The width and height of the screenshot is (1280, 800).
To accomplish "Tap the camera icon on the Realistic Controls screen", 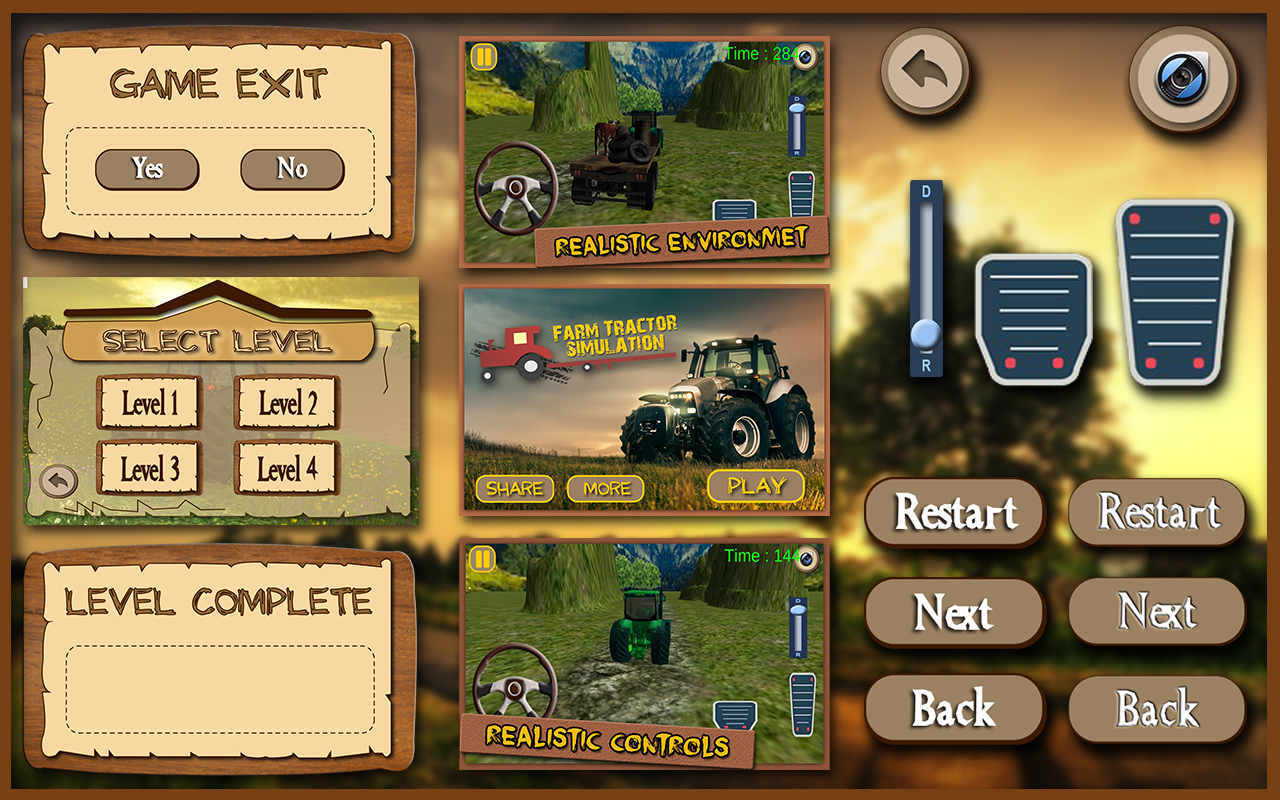I will (x=804, y=557).
